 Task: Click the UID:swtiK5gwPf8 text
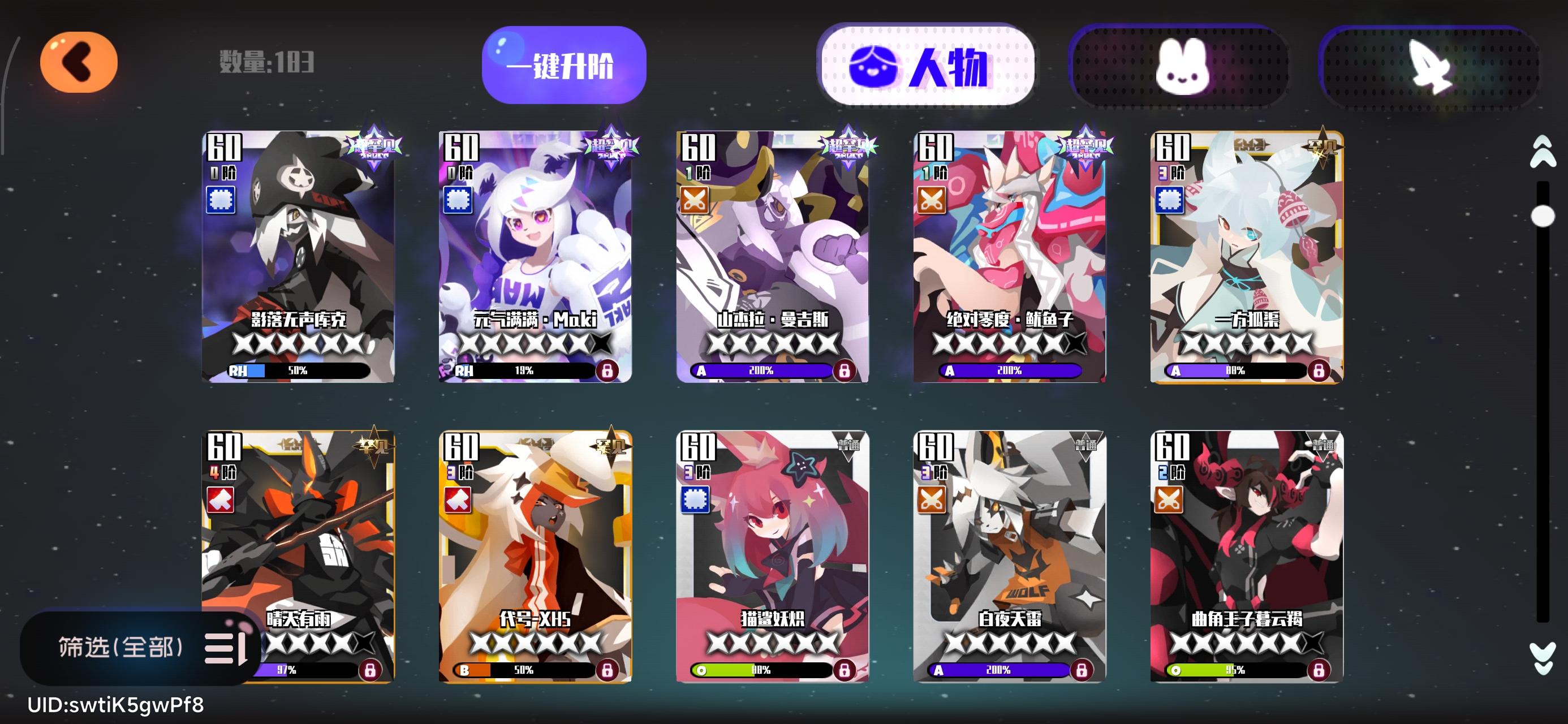click(x=115, y=705)
